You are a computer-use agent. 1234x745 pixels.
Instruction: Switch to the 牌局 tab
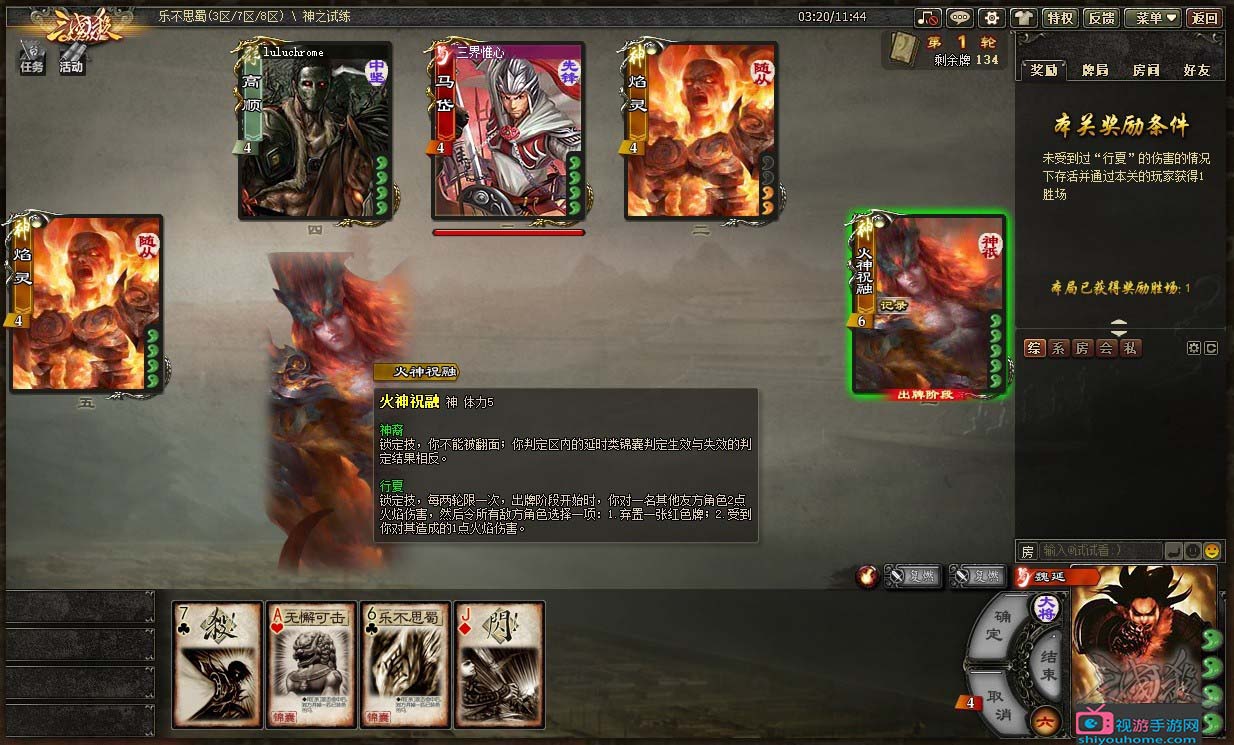click(x=1095, y=70)
